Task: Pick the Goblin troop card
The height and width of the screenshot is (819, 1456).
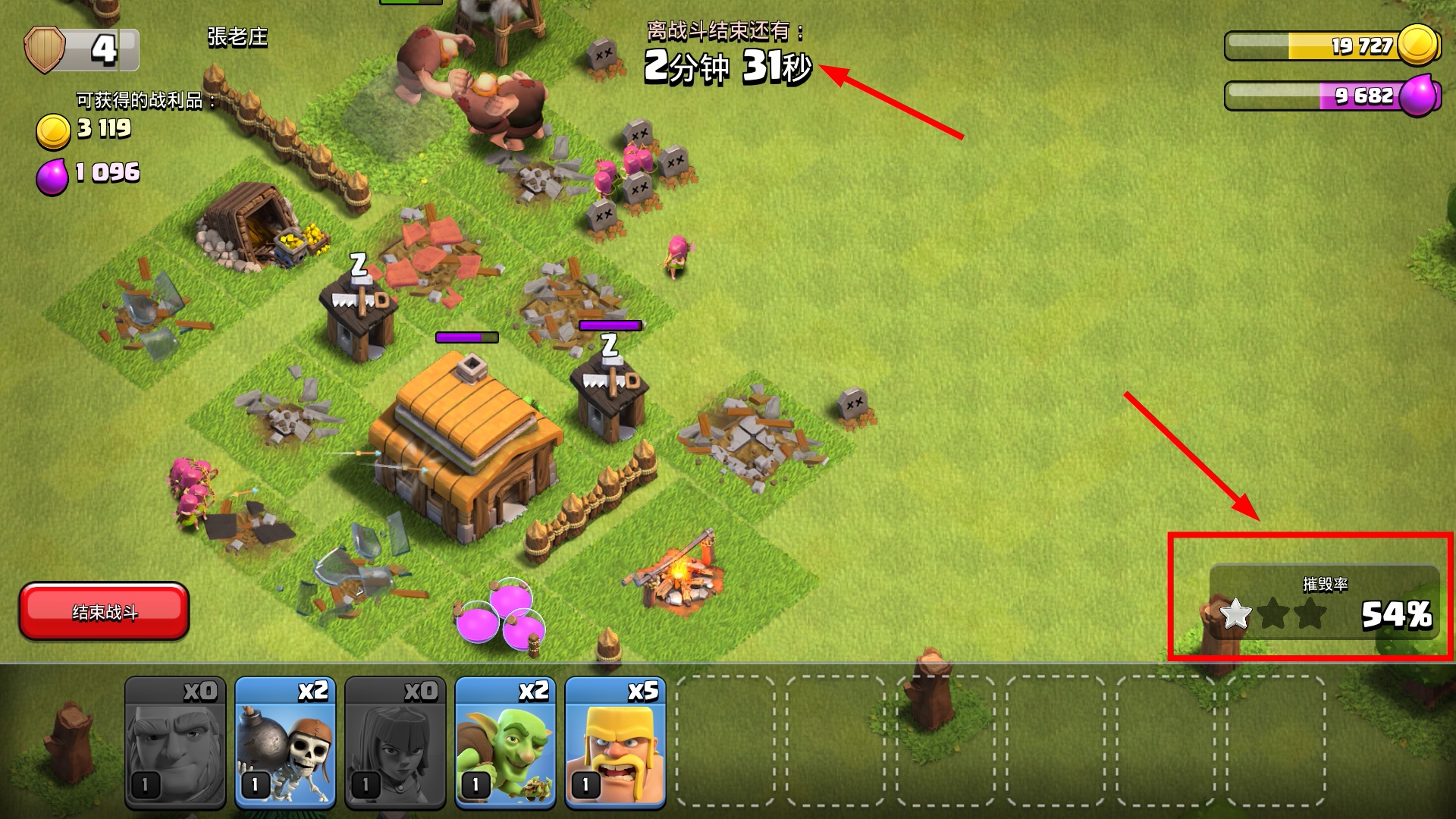Action: point(505,743)
